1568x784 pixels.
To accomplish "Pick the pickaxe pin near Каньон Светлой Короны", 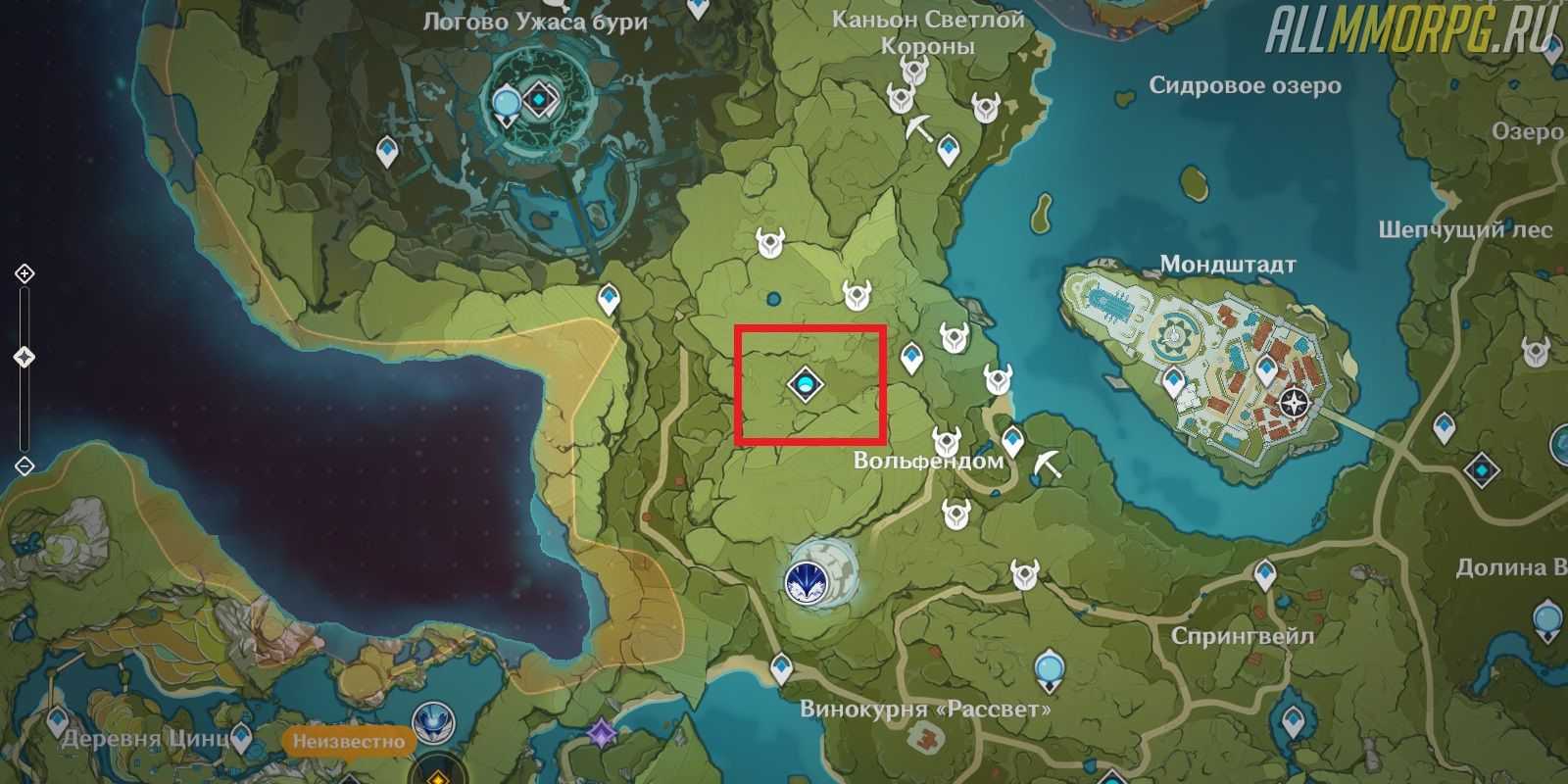I will tap(919, 129).
